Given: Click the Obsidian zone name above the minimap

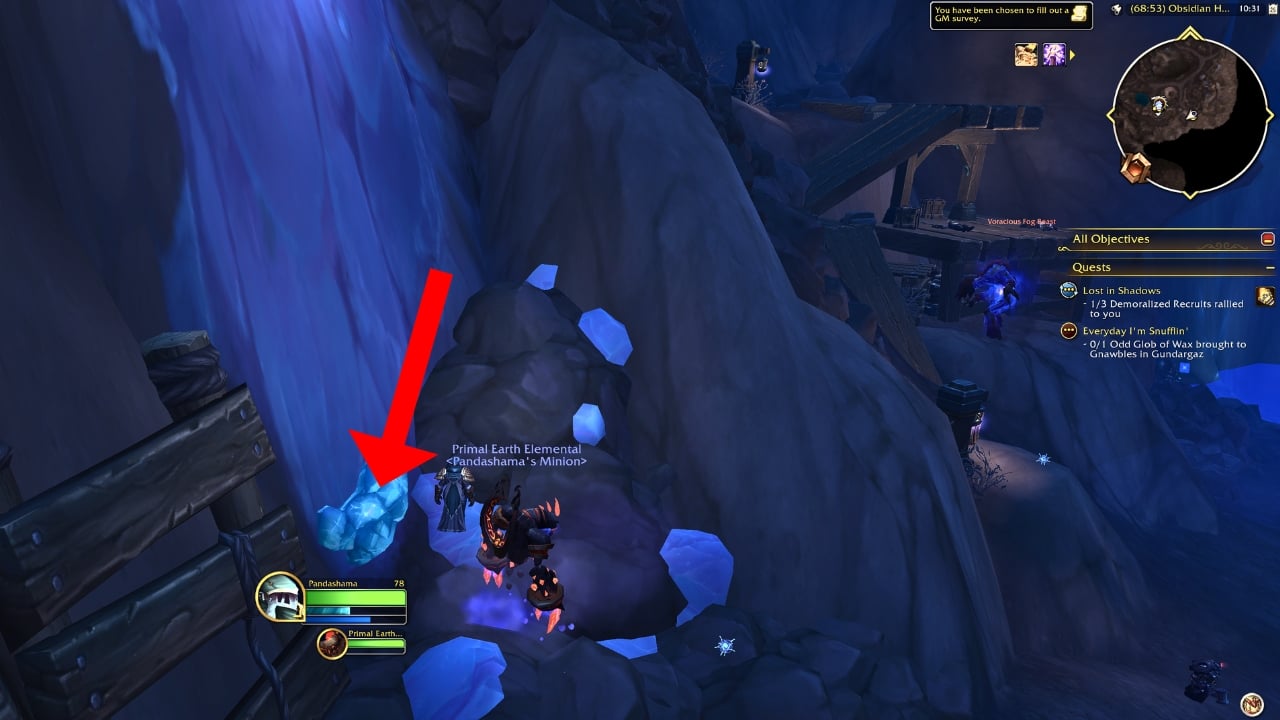Looking at the screenshot, I should (x=1179, y=9).
